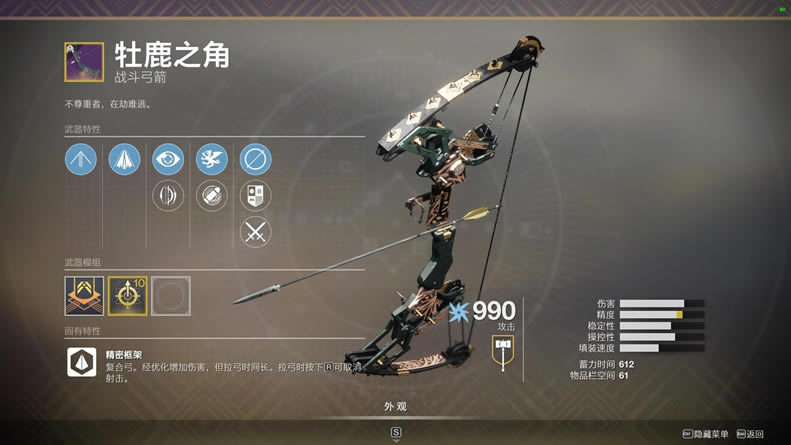Pick the unselected bullet-shaped perk option
The width and height of the screenshot is (791, 445).
coord(211,196)
